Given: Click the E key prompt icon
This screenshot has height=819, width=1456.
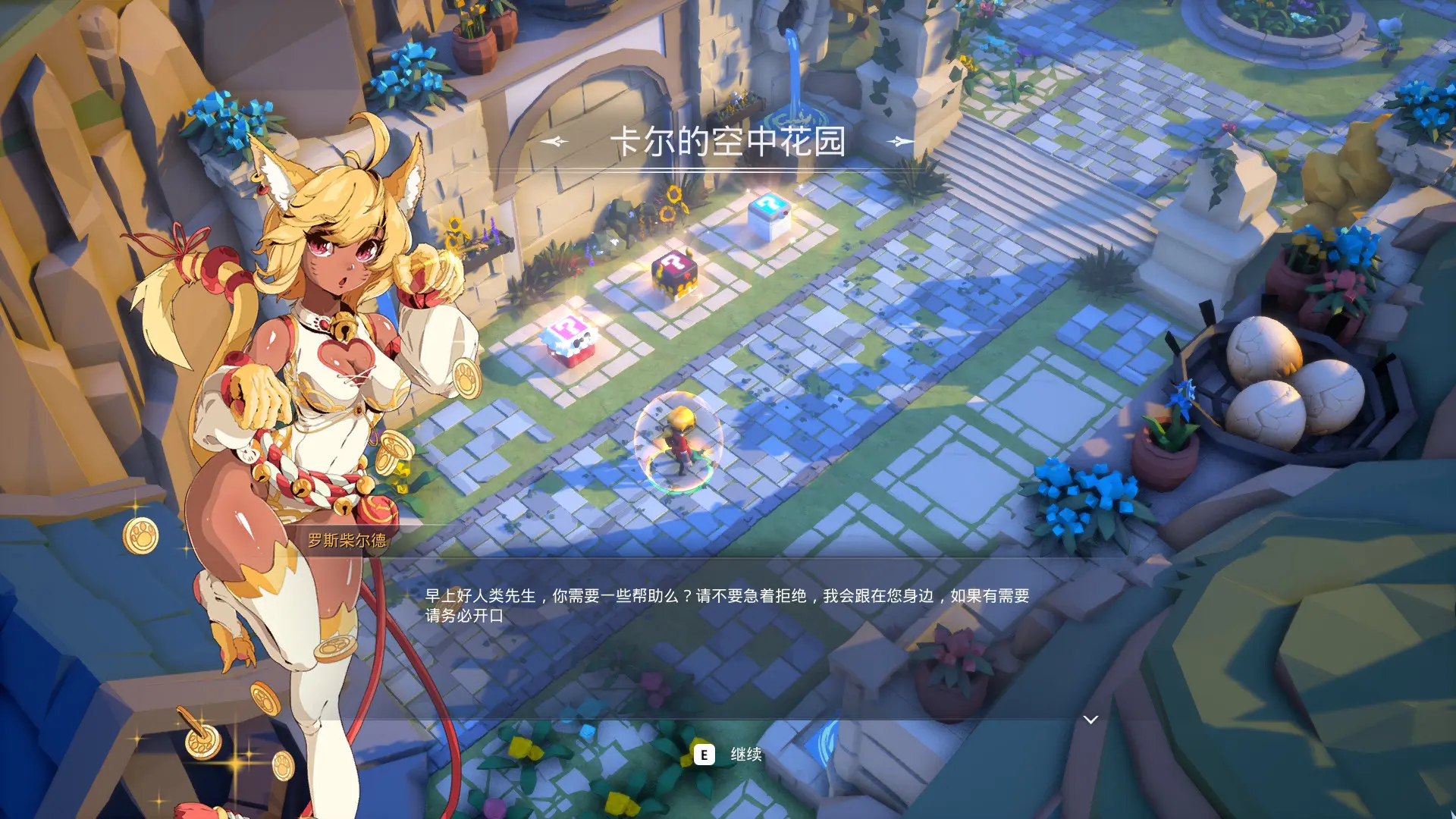Looking at the screenshot, I should (x=706, y=754).
